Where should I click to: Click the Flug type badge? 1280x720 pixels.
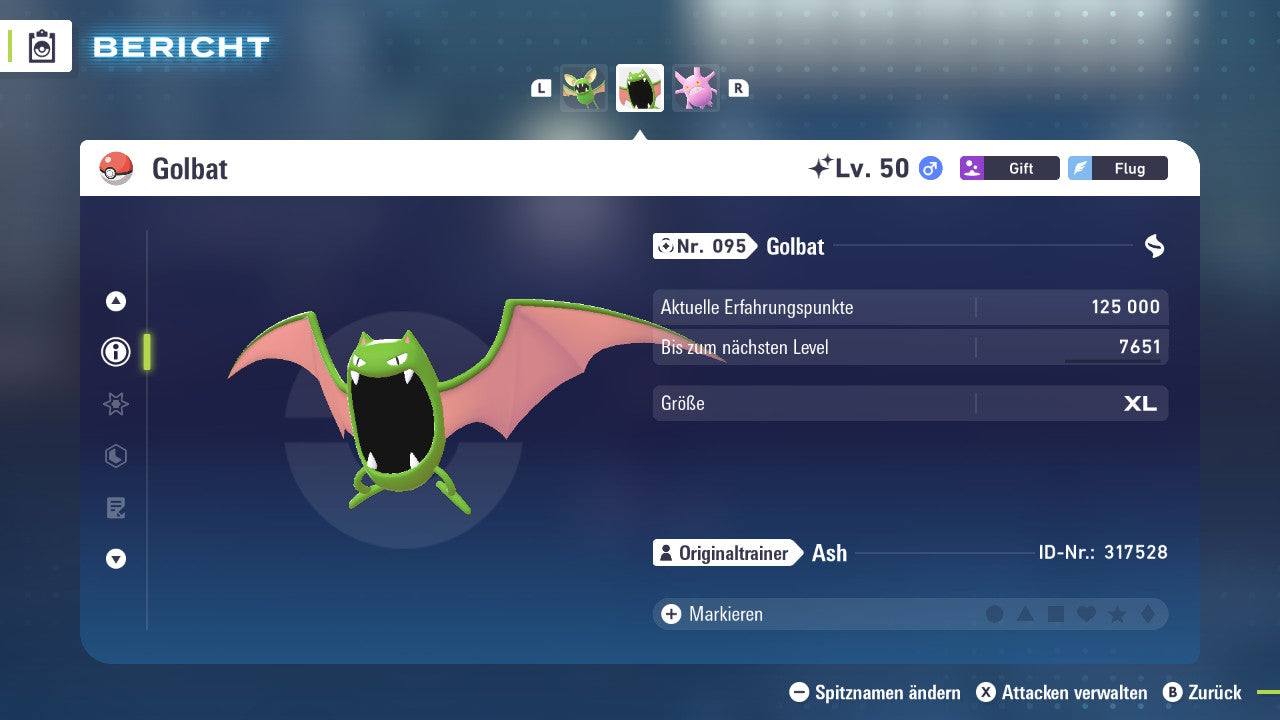(x=1117, y=168)
